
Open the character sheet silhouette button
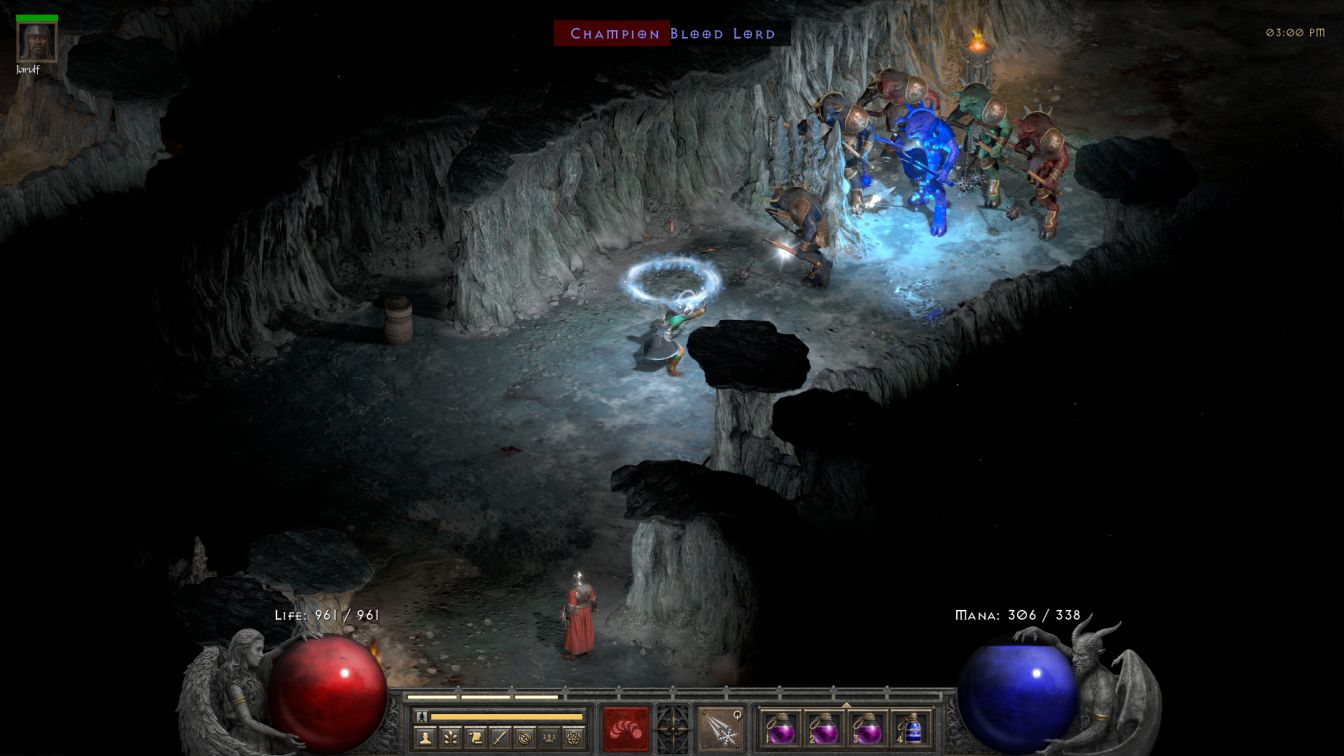425,738
